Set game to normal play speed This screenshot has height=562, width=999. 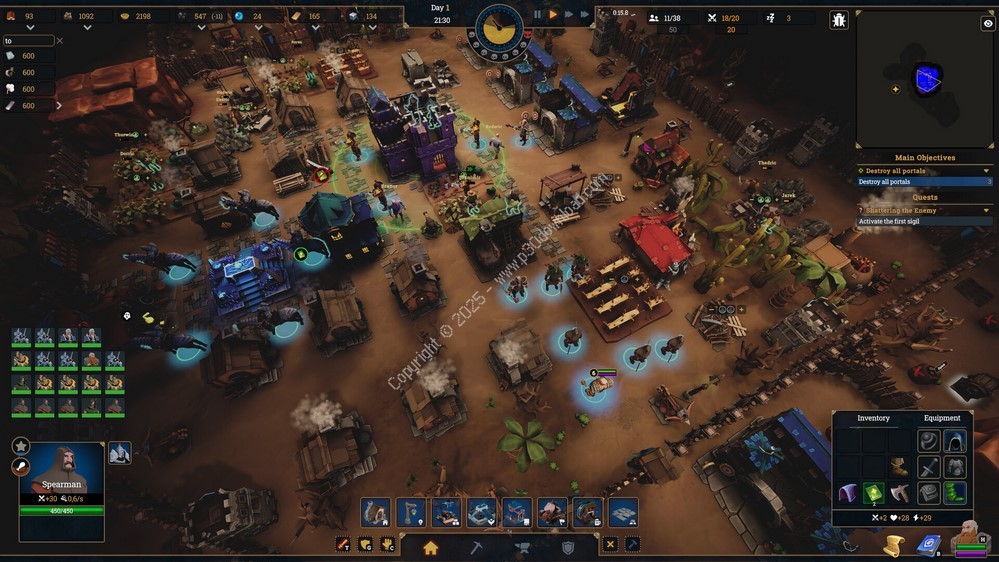point(553,15)
